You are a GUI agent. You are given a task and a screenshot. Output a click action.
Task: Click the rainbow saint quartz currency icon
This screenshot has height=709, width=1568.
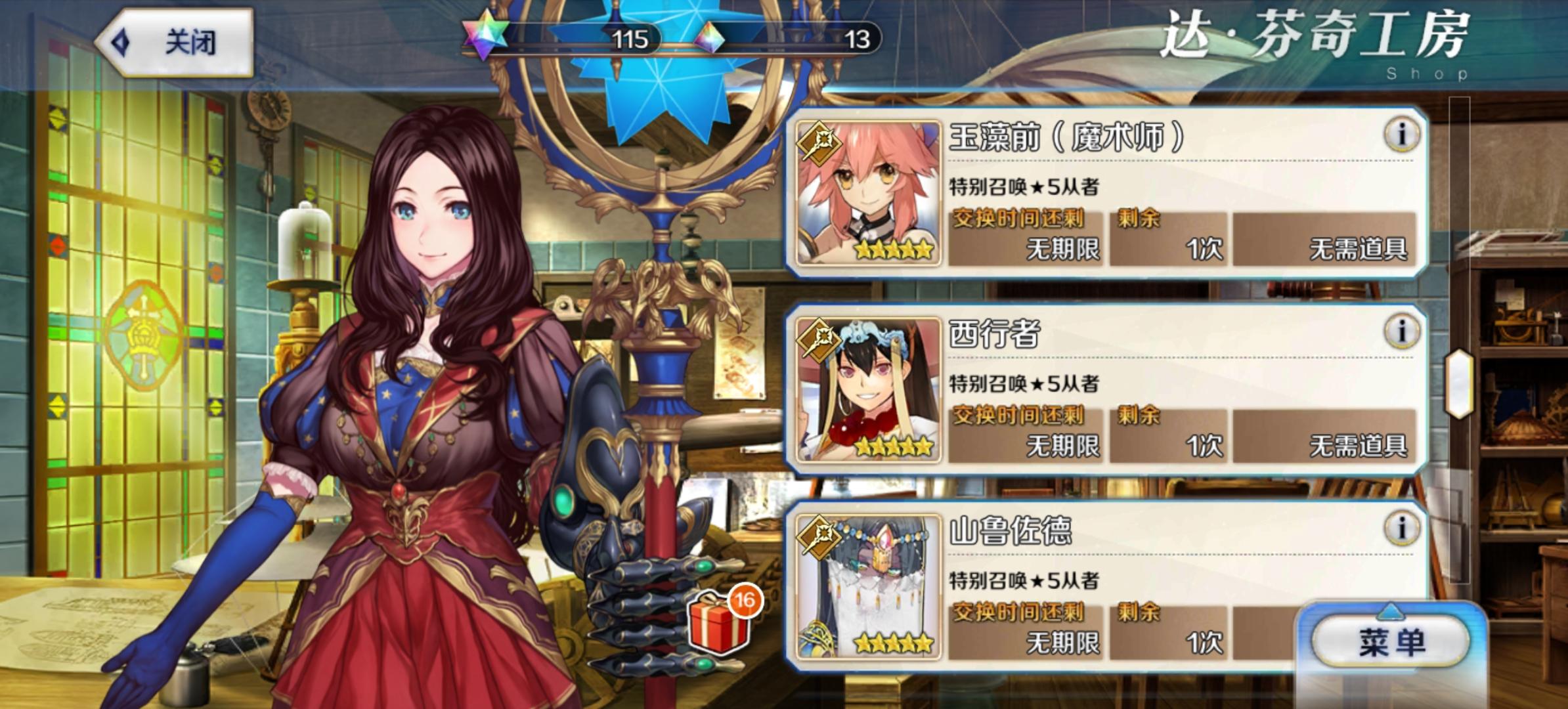484,39
